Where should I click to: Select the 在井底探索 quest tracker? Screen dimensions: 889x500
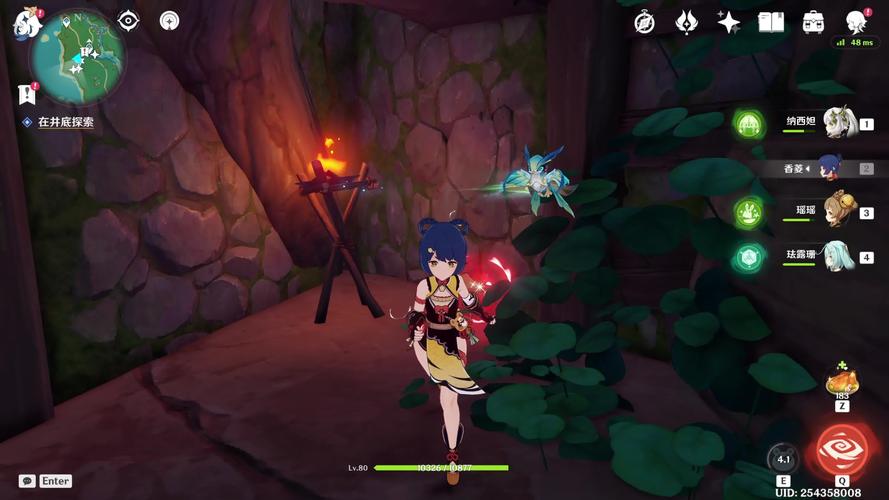(65, 122)
